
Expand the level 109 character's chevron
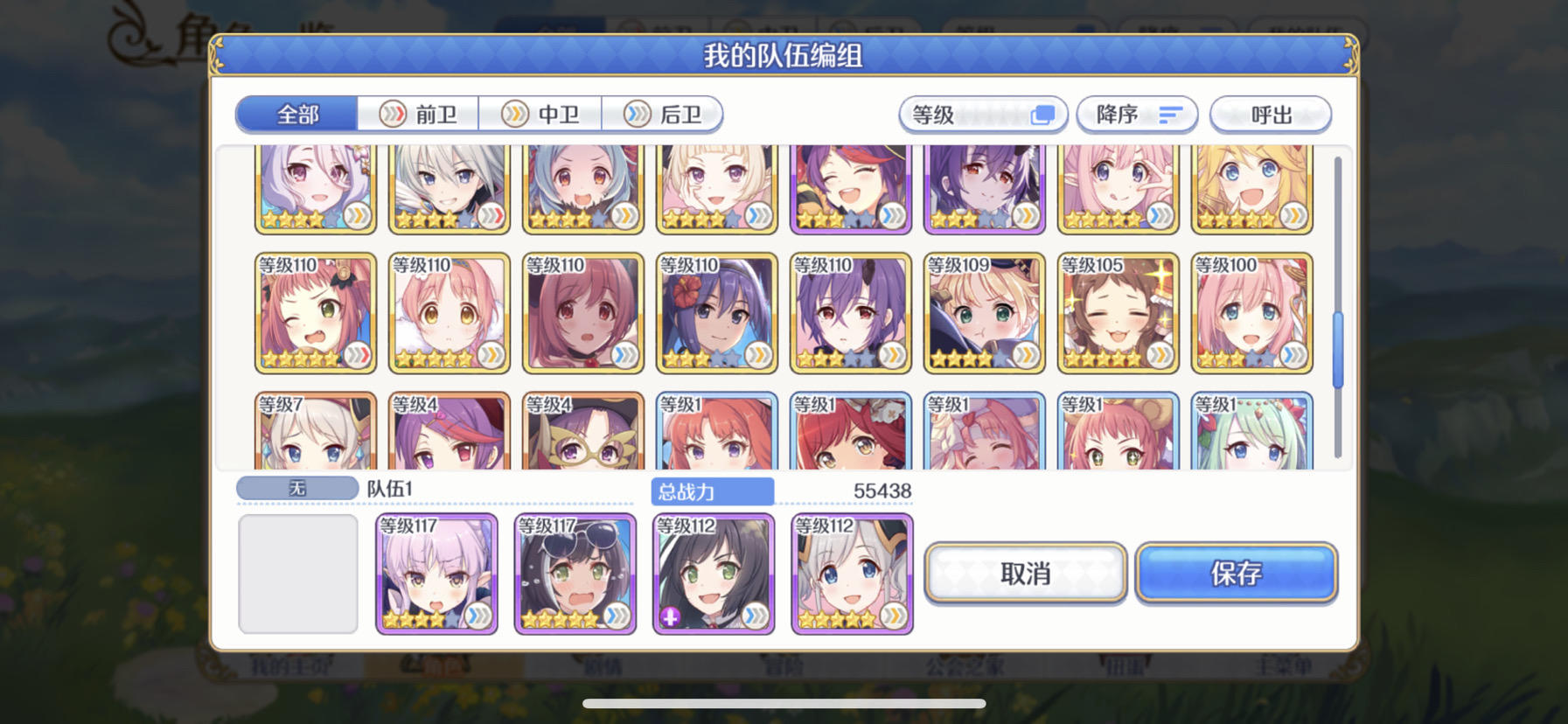pos(1025,357)
